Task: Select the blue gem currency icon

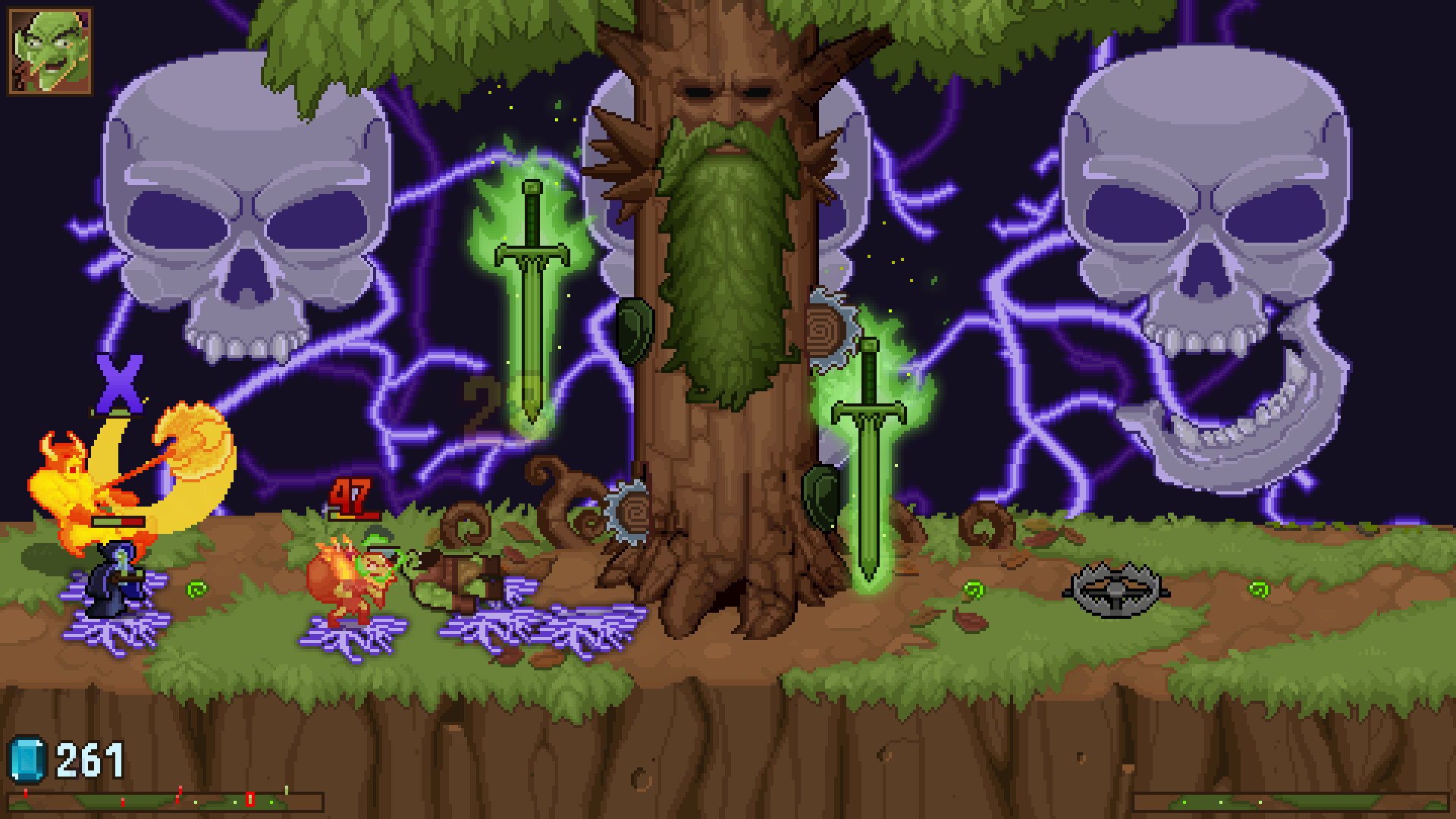Action: tap(27, 758)
